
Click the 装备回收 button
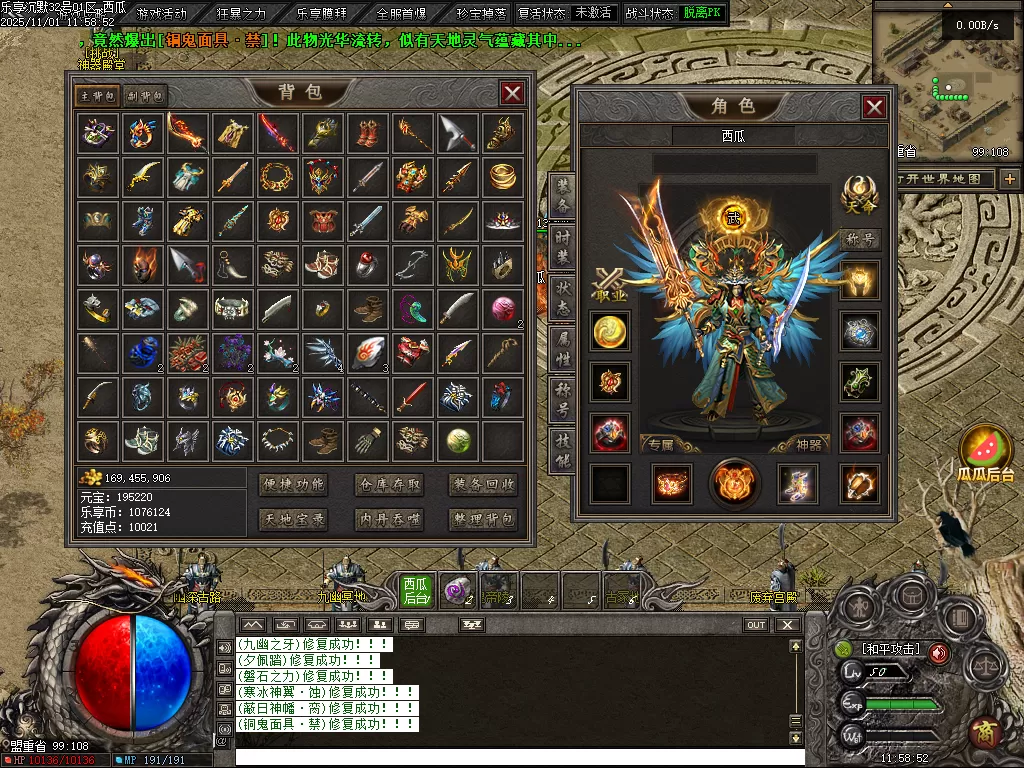pos(483,485)
